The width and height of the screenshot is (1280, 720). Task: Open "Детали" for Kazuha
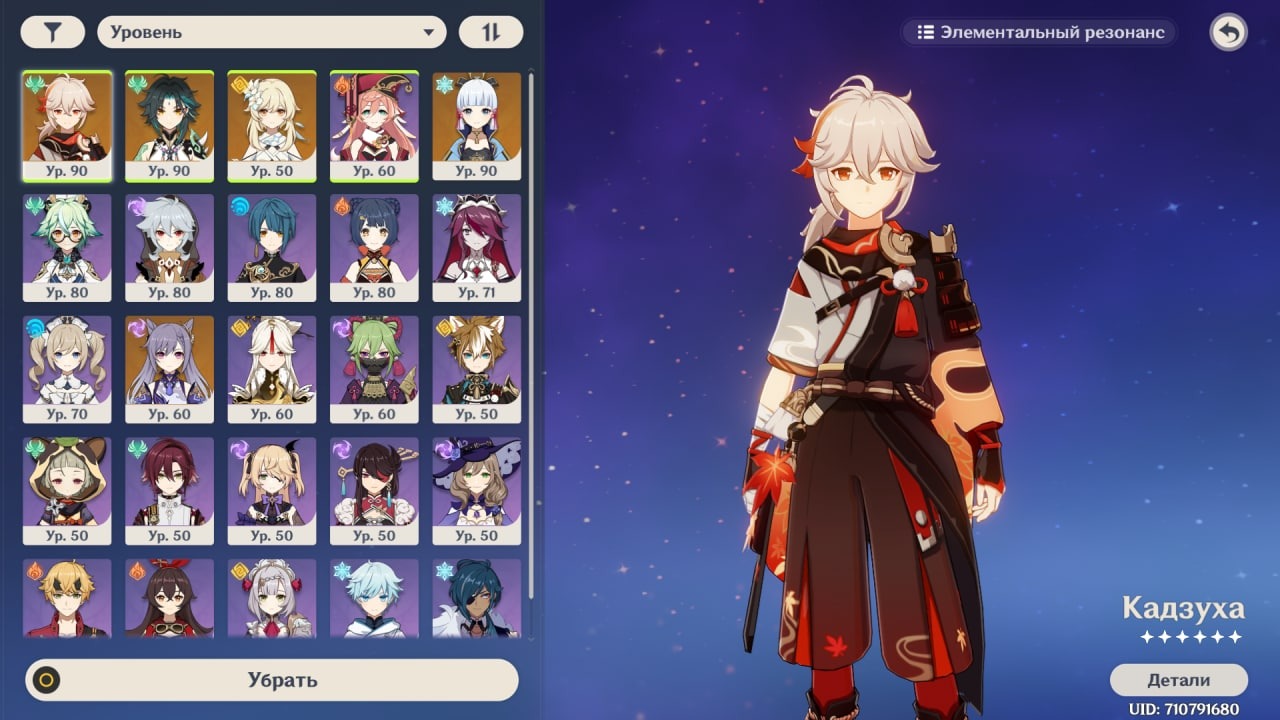(x=1178, y=680)
